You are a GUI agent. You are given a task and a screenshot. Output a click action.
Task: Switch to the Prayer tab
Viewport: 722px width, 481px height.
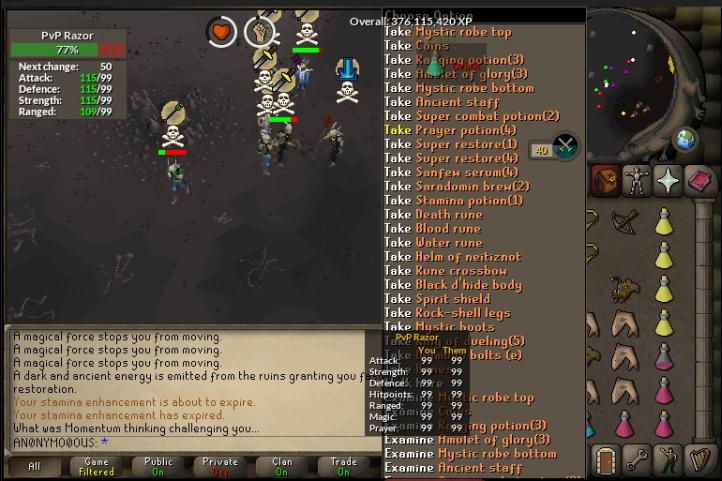(668, 181)
